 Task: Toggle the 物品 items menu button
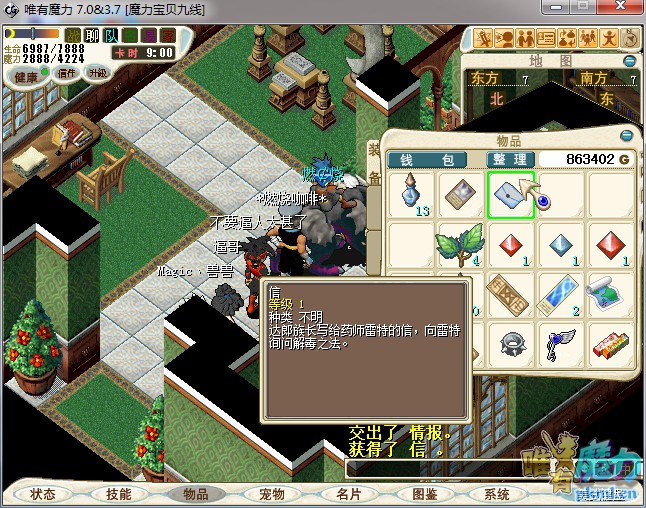(195, 494)
